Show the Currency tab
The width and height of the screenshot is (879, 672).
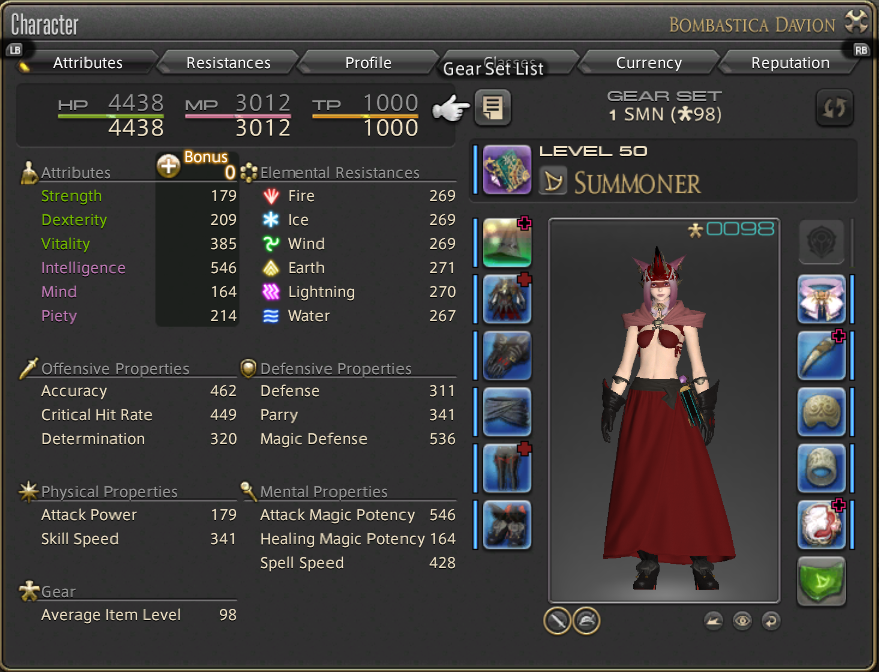tap(648, 63)
